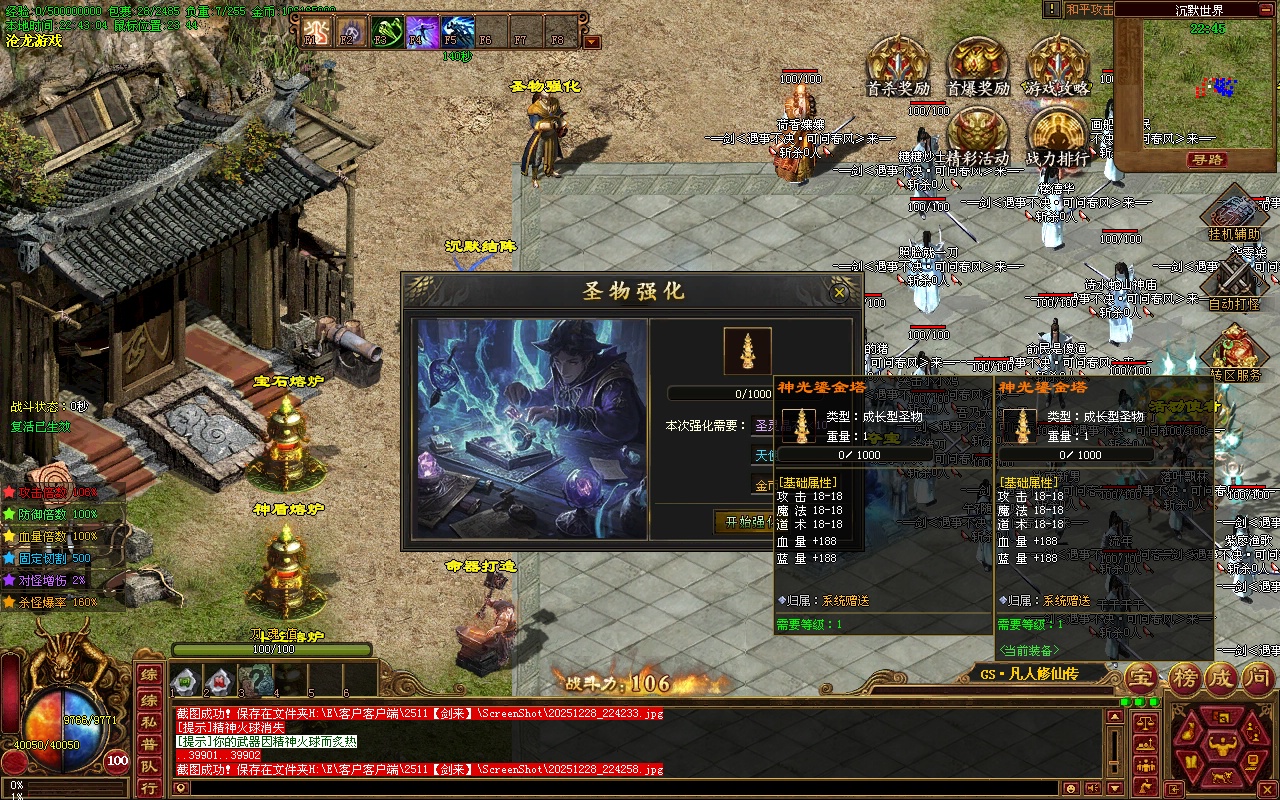Image resolution: width=1280 pixels, height=800 pixels.
Task: Open 转区服务 server transfer
Action: pyautogui.click(x=1234, y=353)
